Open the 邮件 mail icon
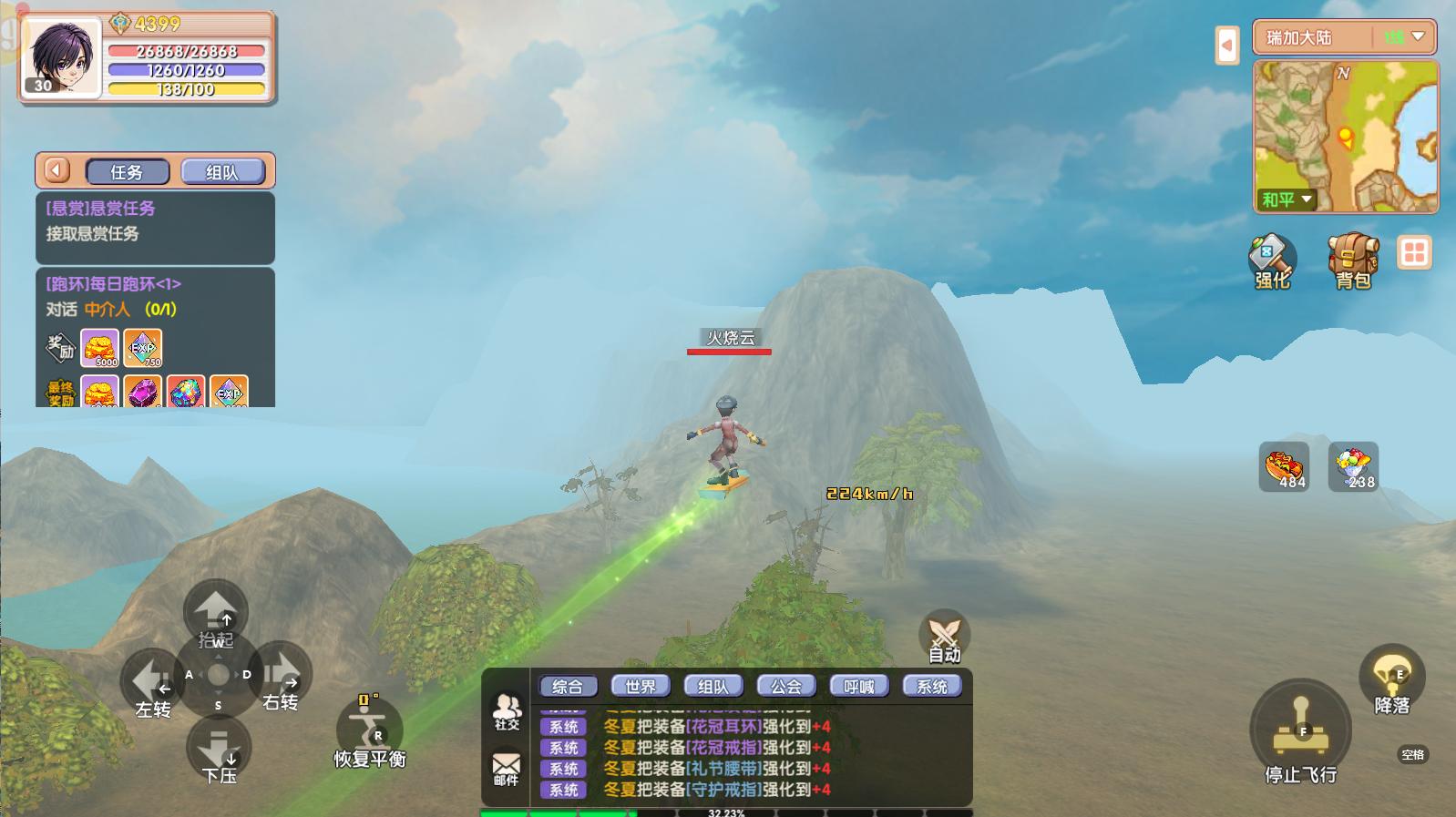This screenshot has height=817, width=1456. (506, 768)
